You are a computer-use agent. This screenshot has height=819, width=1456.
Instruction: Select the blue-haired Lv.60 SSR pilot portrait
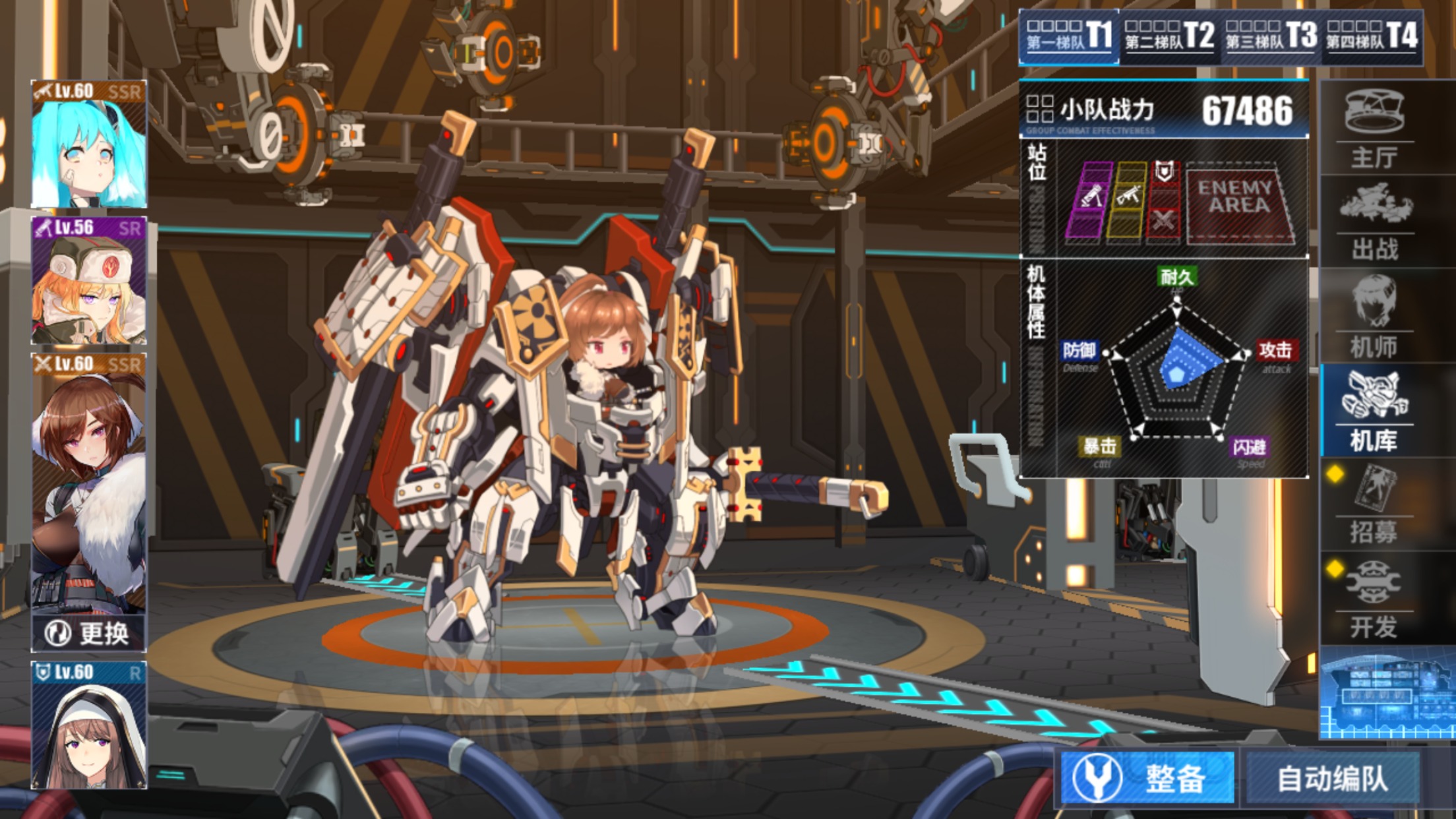89,144
